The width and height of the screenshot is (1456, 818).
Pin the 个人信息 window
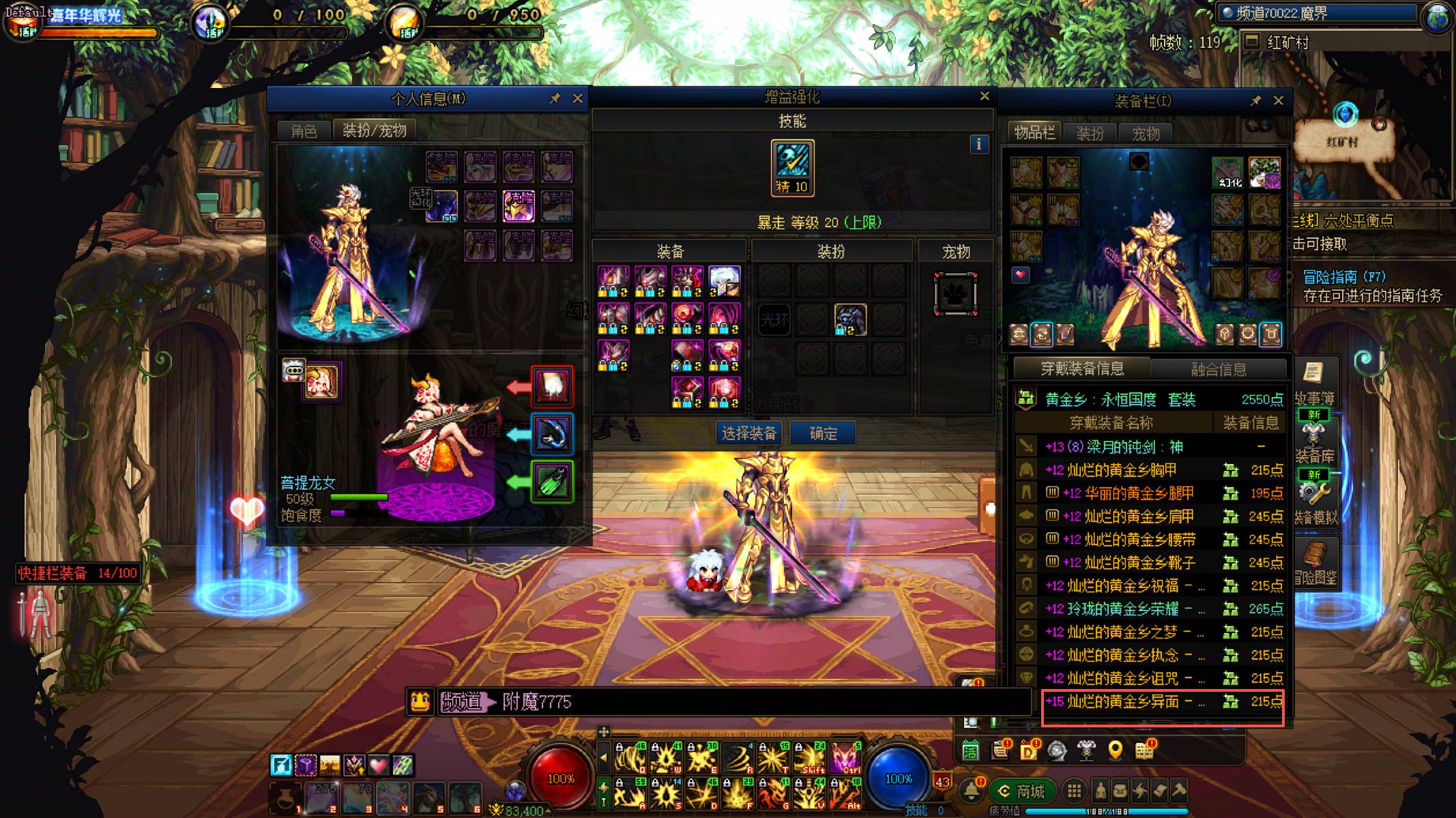[x=555, y=98]
